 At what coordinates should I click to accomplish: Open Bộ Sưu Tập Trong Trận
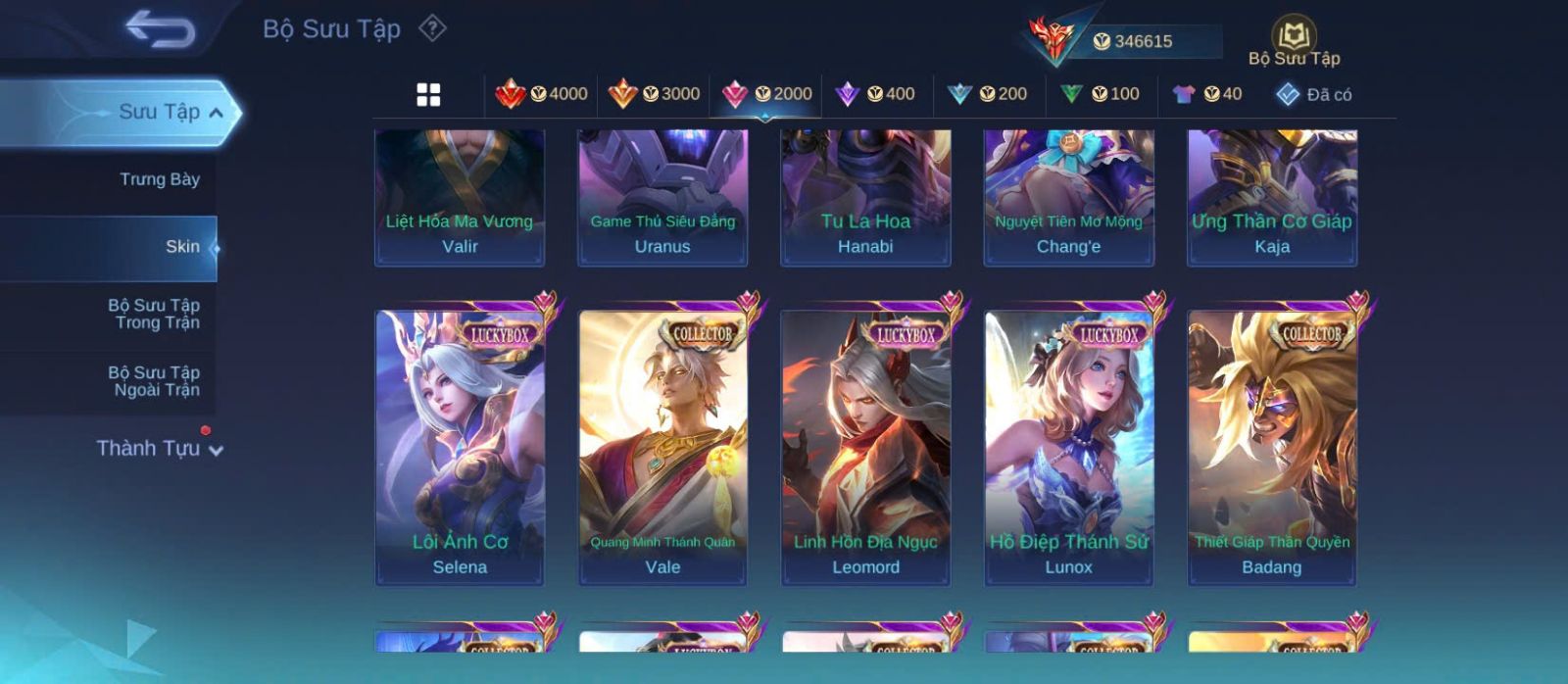click(x=154, y=314)
